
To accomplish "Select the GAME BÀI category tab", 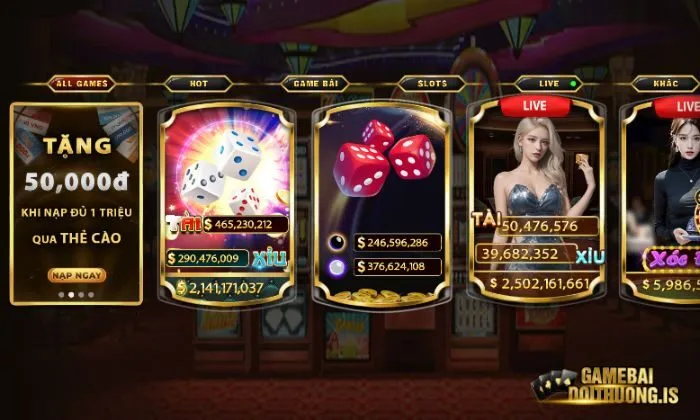I will coord(315,84).
